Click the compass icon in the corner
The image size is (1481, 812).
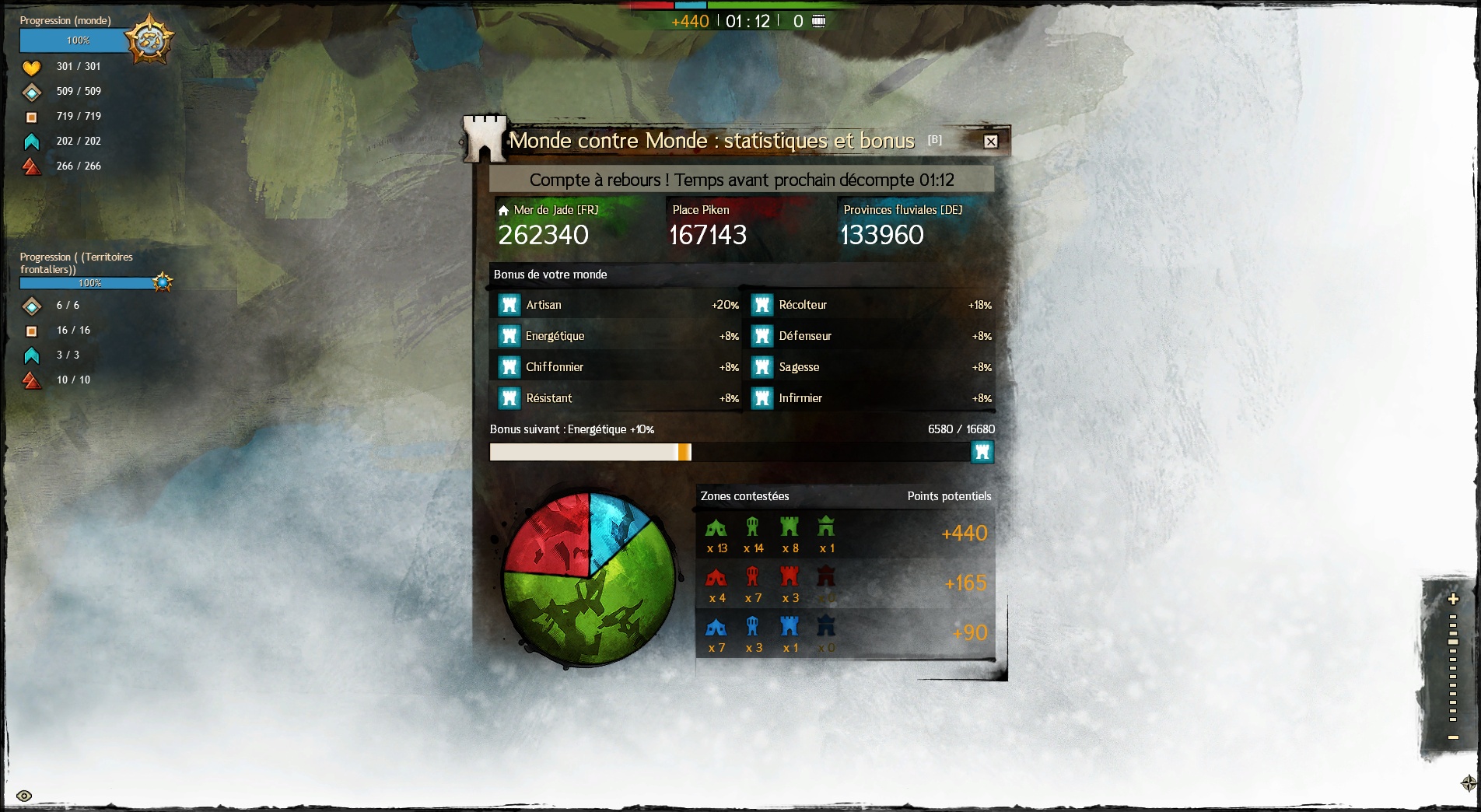click(1469, 783)
